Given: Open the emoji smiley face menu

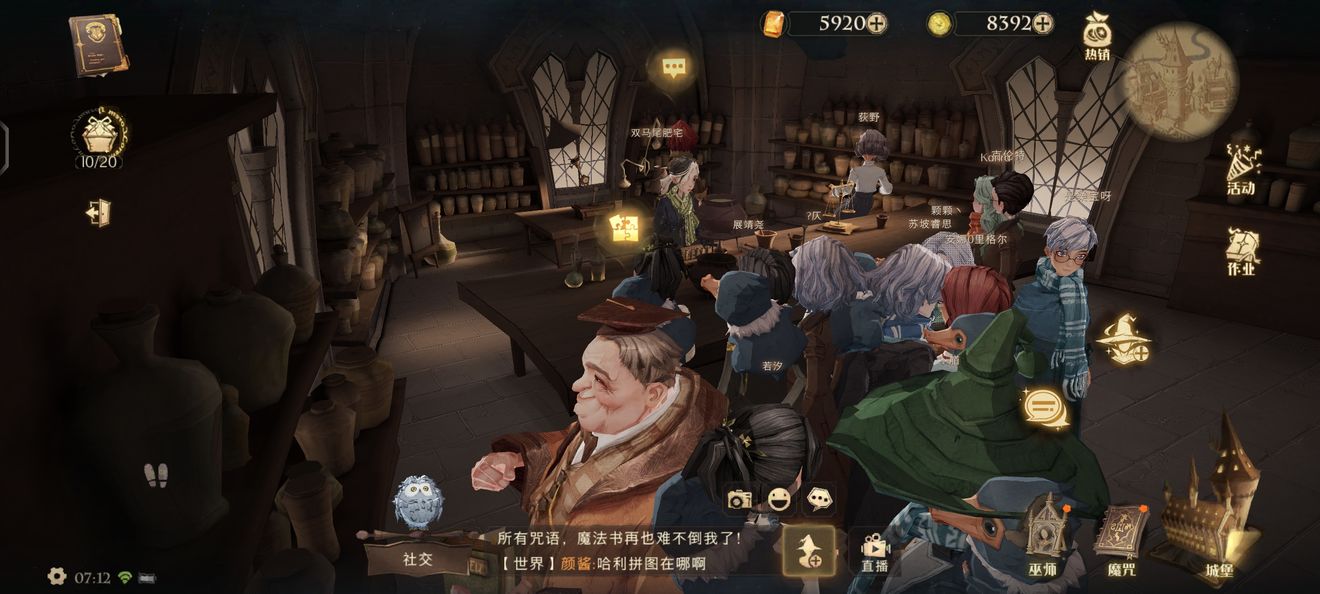Looking at the screenshot, I should tap(779, 499).
